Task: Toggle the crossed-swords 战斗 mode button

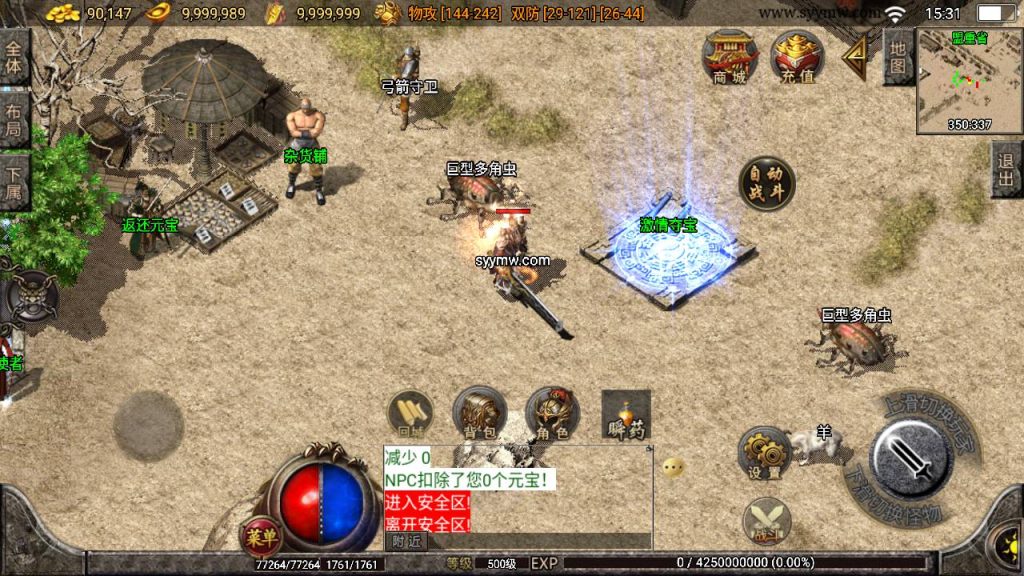Action: click(x=767, y=522)
